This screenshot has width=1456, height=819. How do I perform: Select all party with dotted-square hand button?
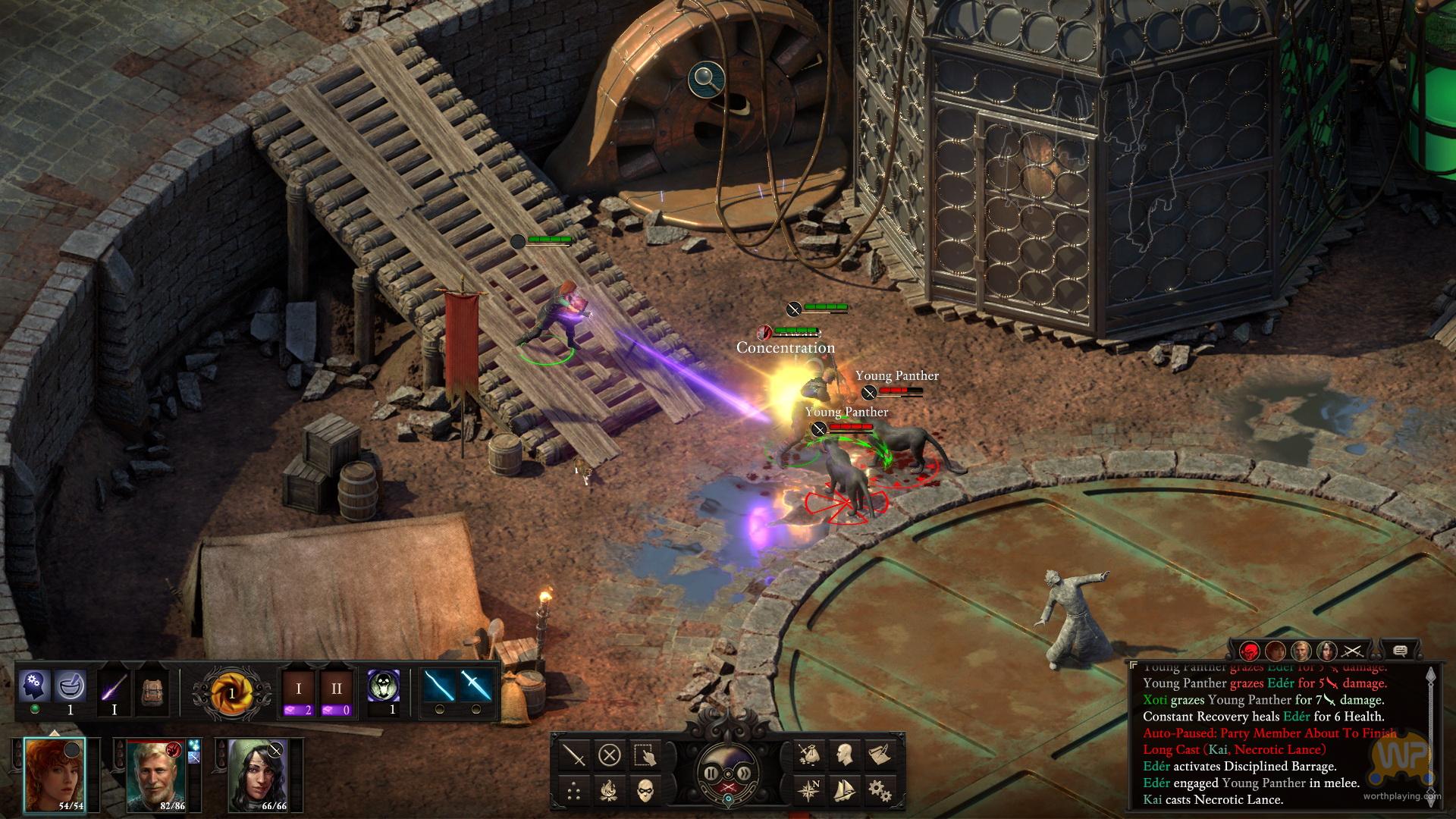[644, 755]
